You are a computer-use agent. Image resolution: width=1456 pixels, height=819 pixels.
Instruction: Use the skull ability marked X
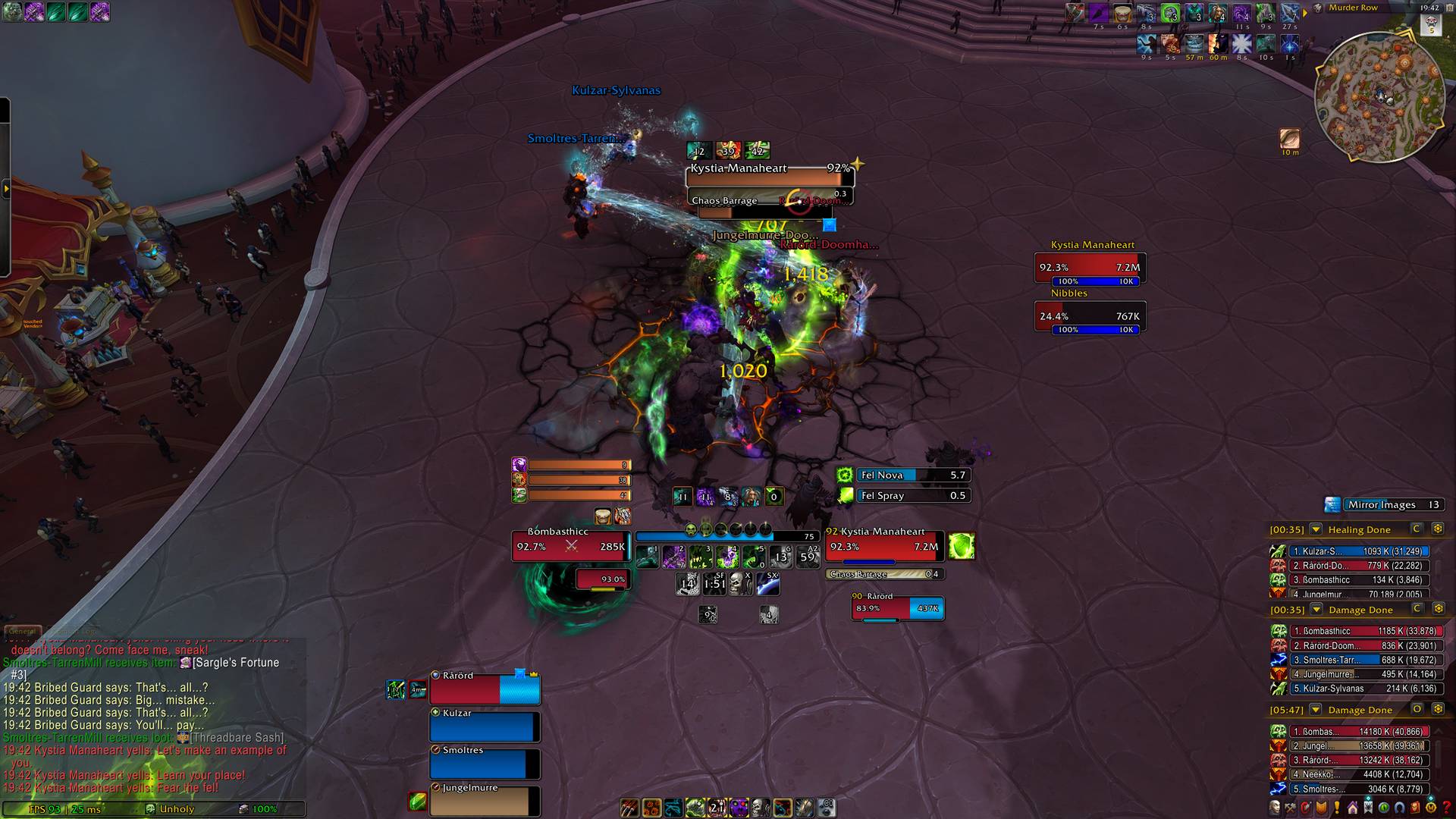click(740, 583)
